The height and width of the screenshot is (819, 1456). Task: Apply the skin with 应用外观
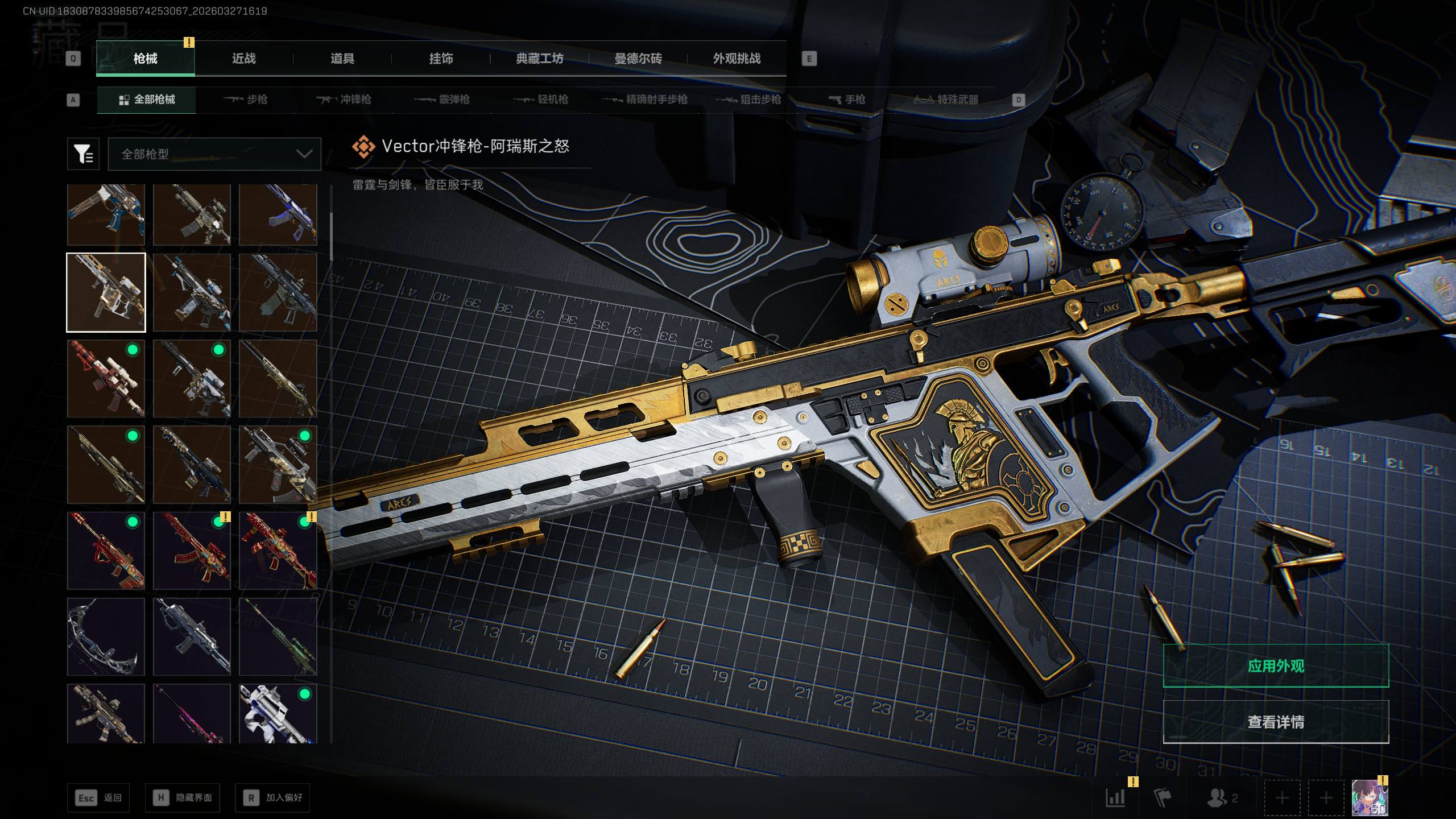pyautogui.click(x=1276, y=666)
